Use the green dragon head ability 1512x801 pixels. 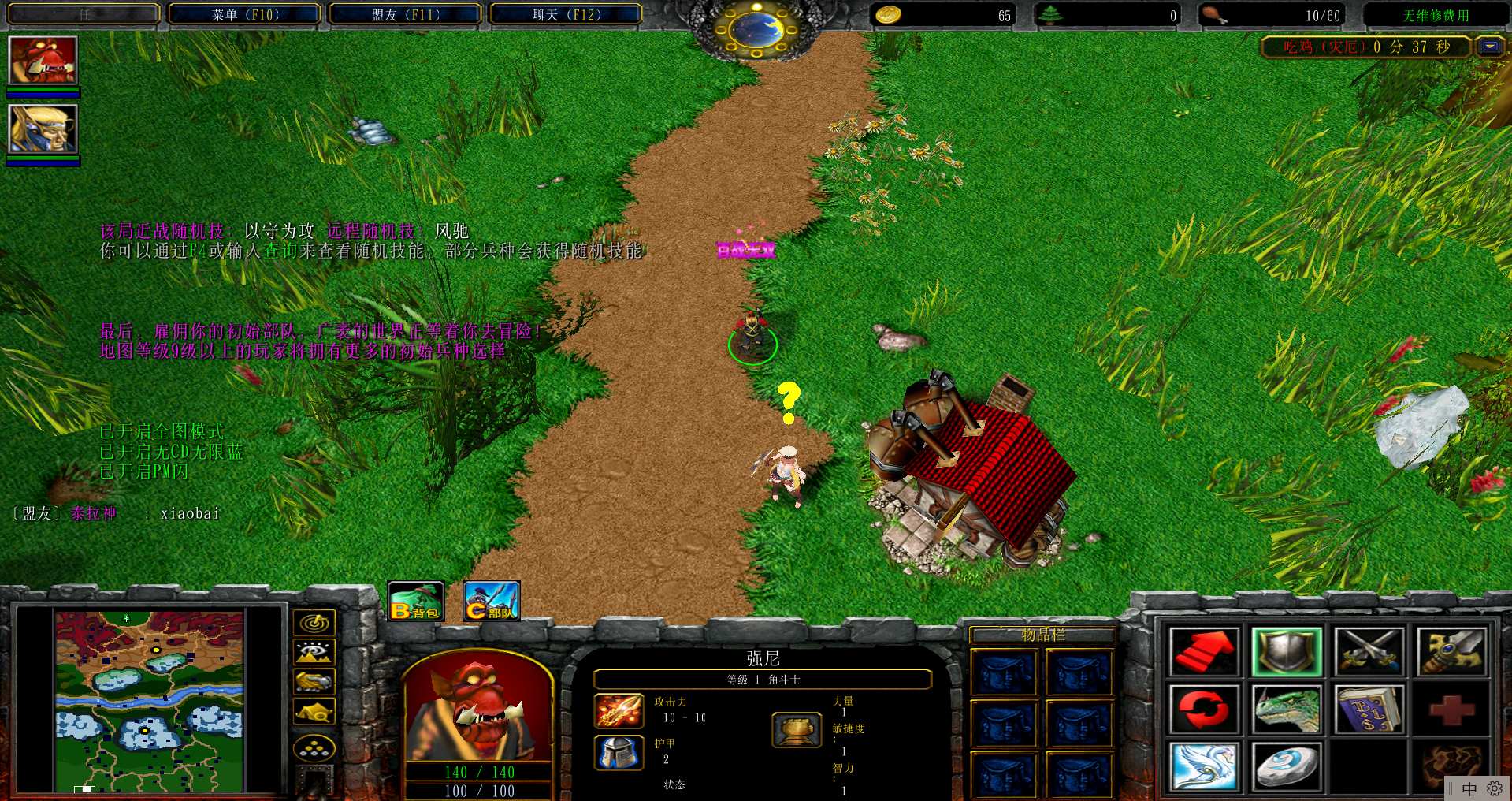click(x=1286, y=709)
